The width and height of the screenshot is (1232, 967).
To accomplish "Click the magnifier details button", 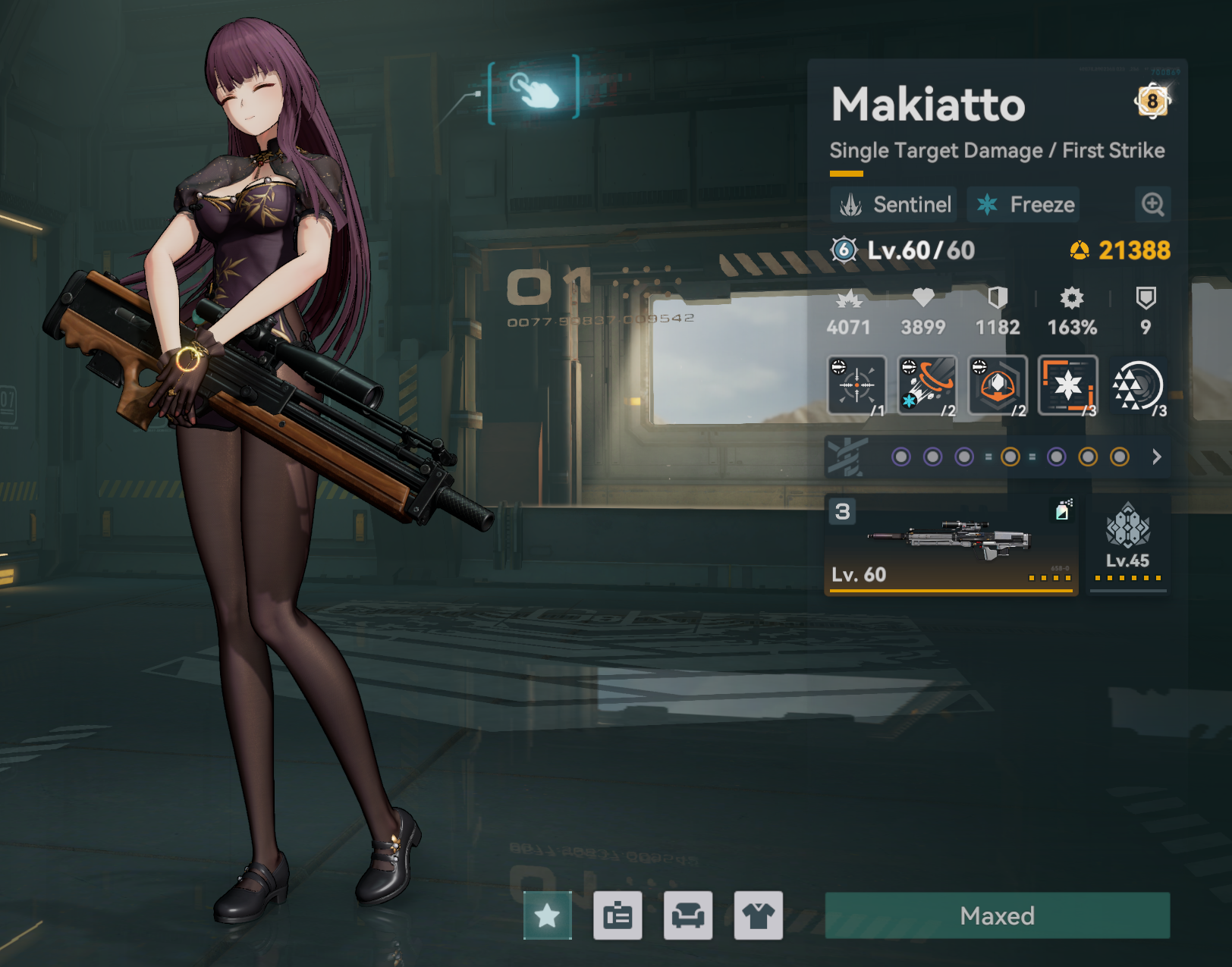I will coord(1152,205).
